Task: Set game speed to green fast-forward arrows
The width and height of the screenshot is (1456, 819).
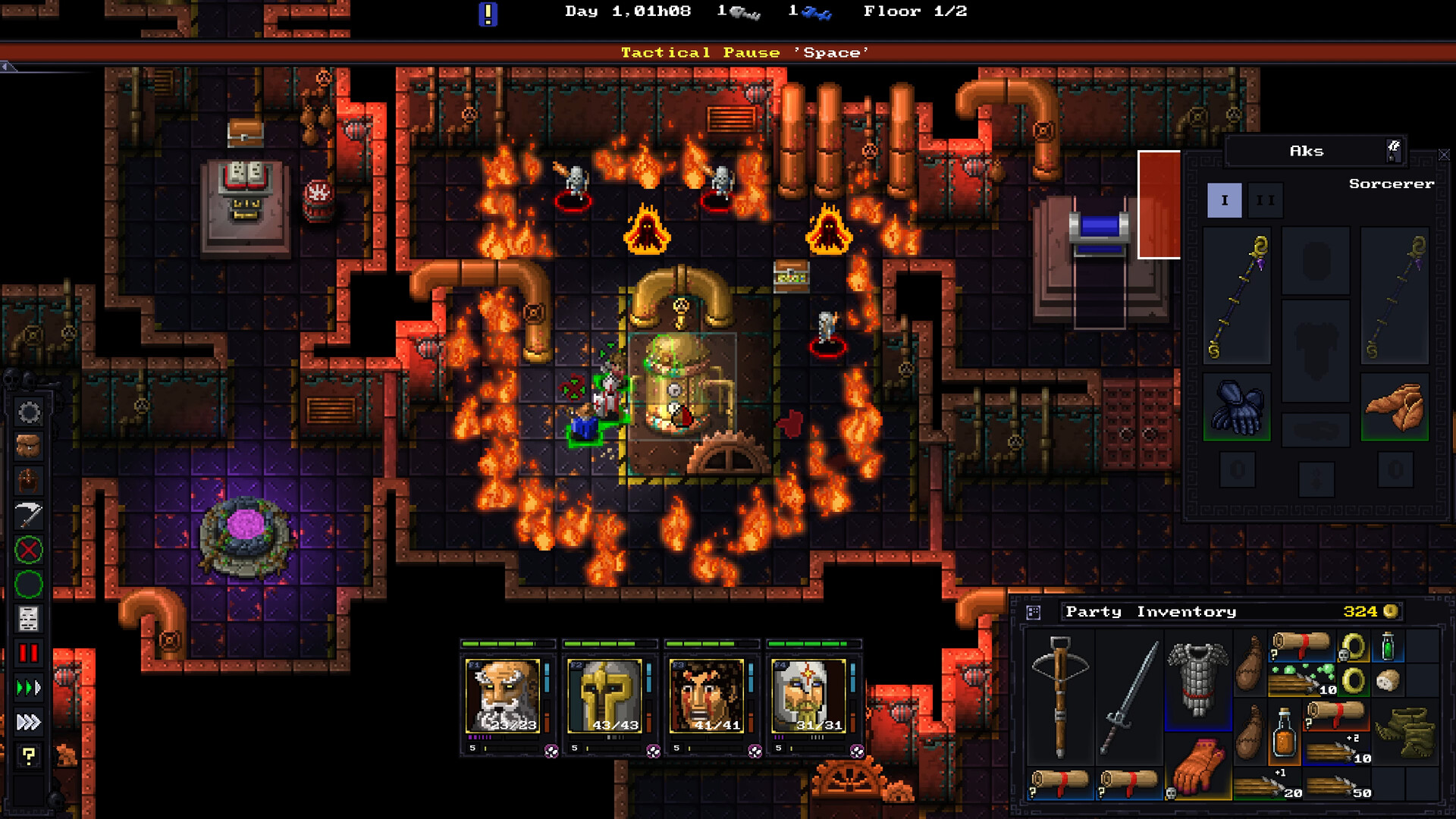Action: 29,688
